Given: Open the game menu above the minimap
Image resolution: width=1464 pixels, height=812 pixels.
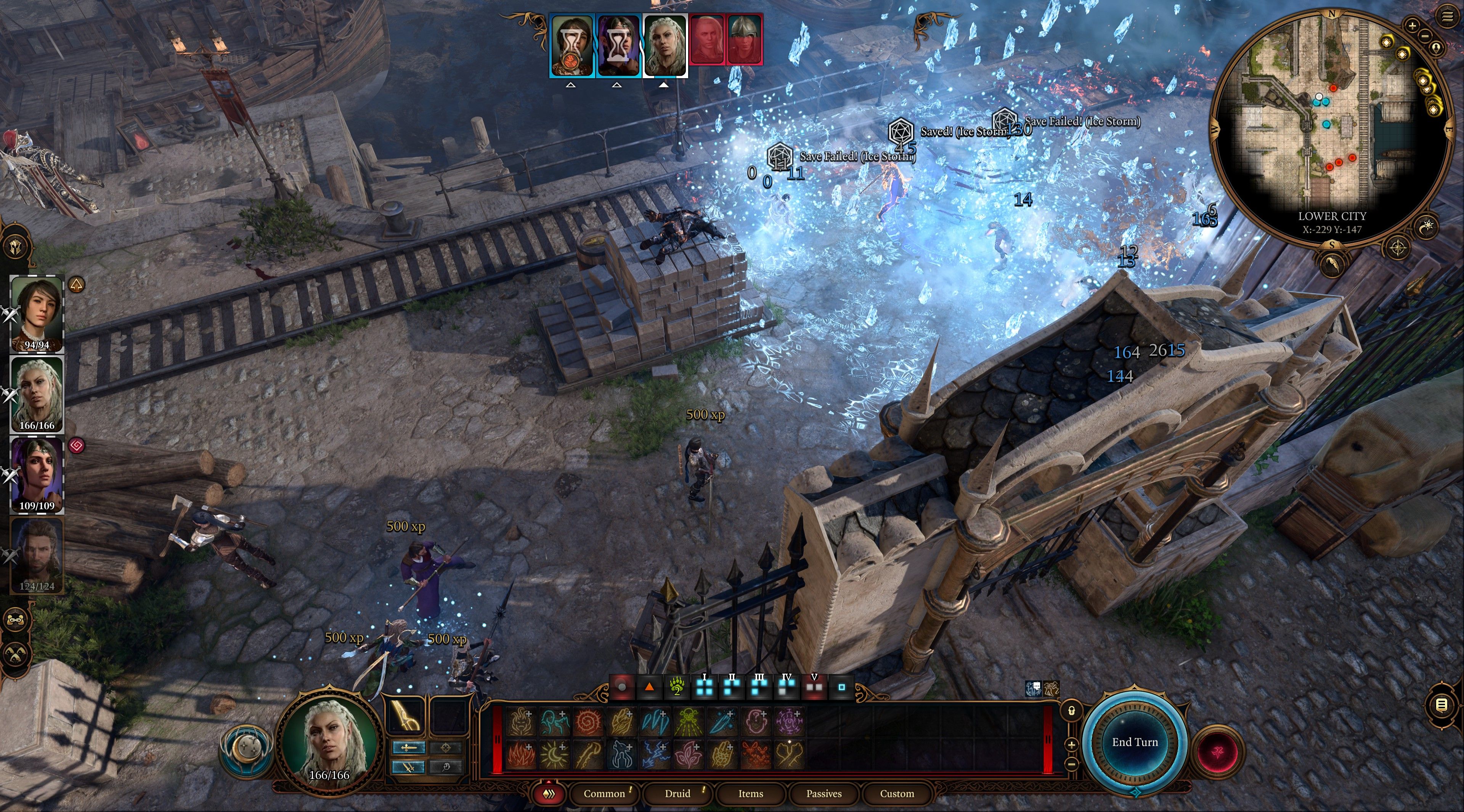Looking at the screenshot, I should 1448,16.
